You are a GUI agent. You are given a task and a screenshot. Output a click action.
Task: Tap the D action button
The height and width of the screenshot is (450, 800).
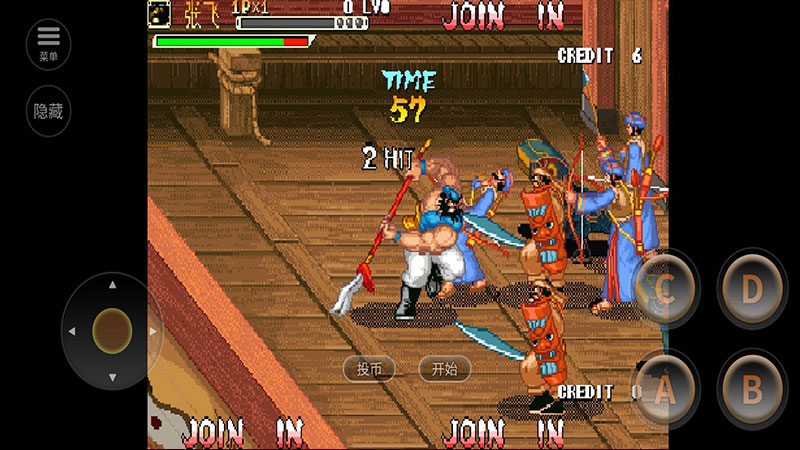coord(752,289)
